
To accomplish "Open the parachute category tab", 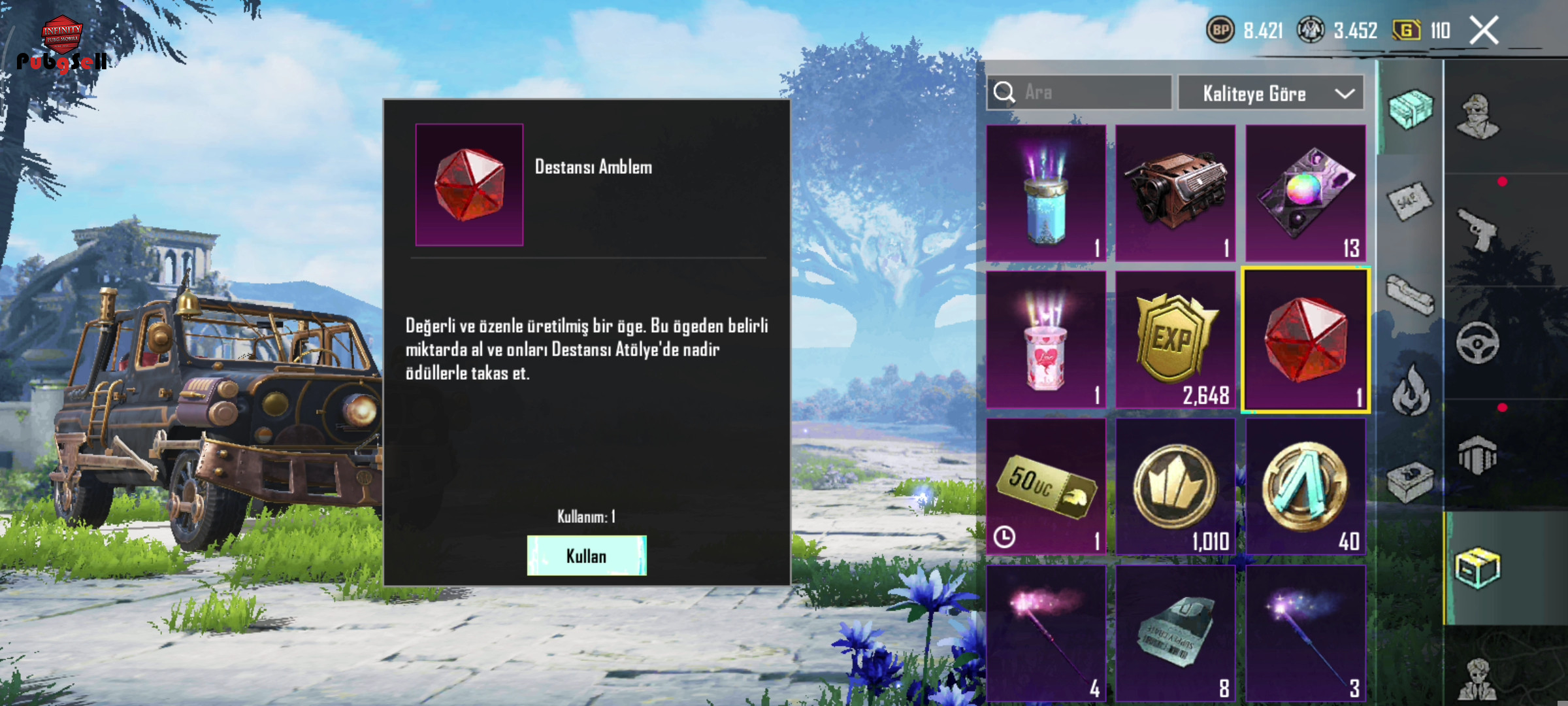I will click(x=1477, y=456).
